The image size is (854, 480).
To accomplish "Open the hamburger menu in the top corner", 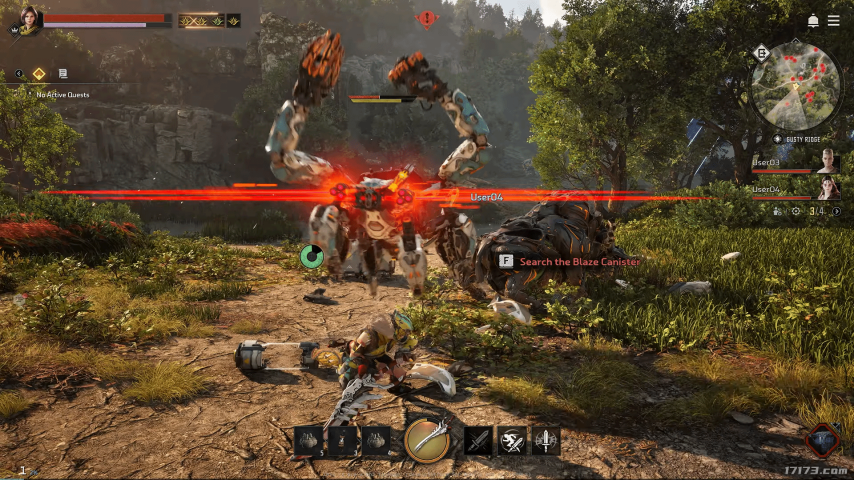I will point(833,21).
